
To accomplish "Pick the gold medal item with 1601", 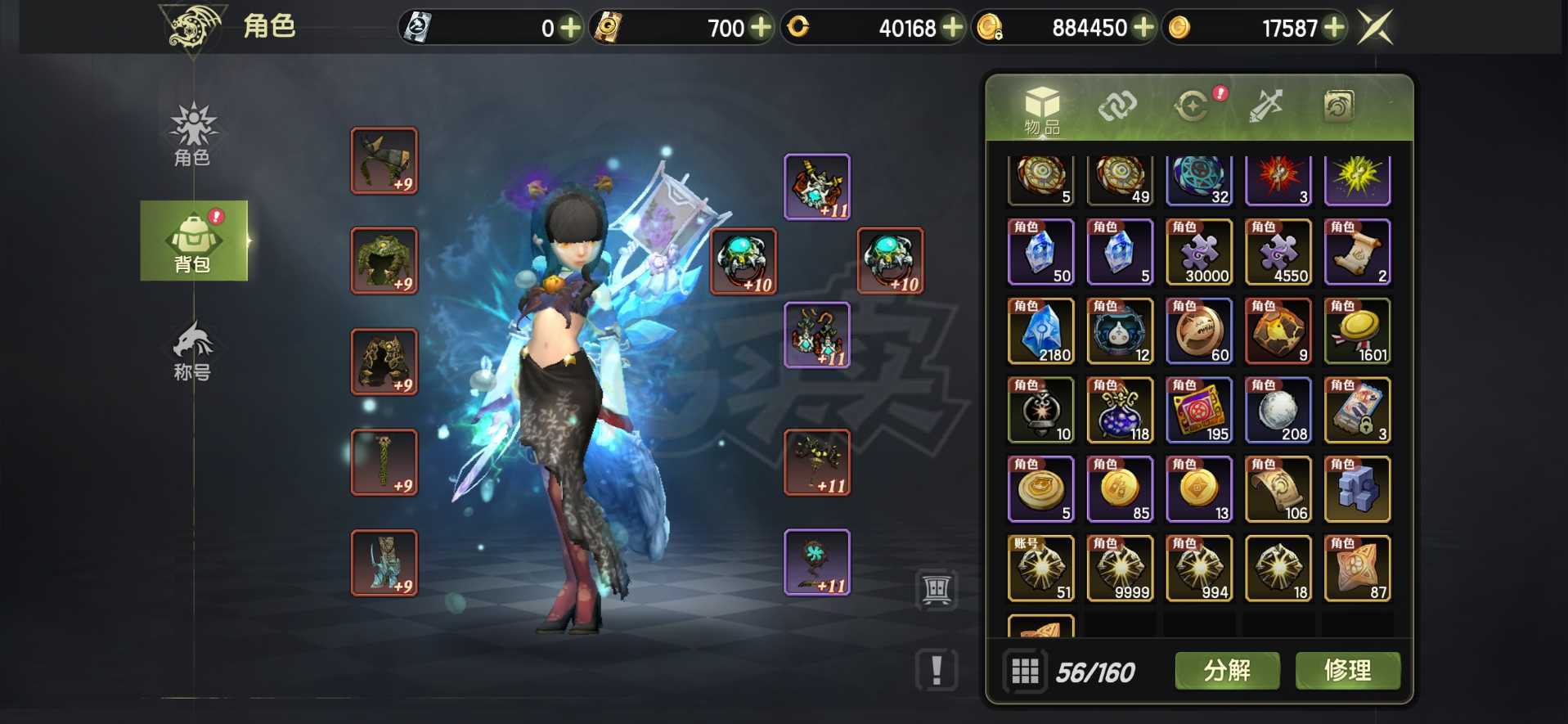I will tap(1357, 331).
